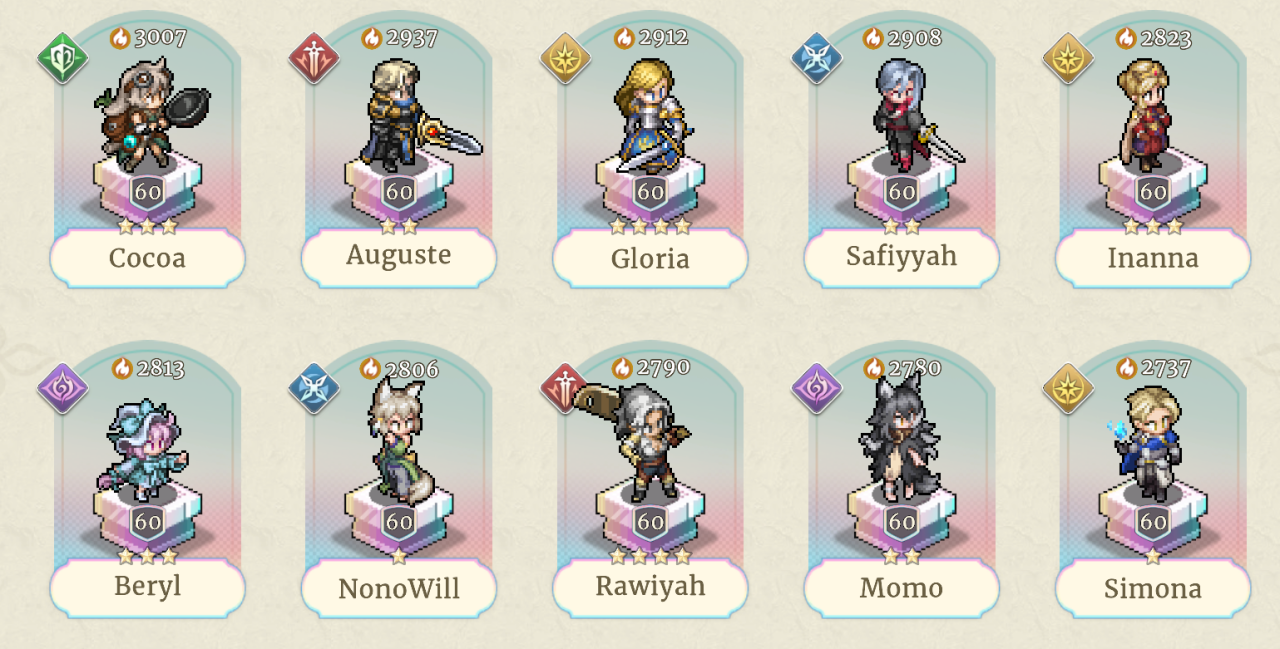Choose Auguste from the roster

pos(399,150)
